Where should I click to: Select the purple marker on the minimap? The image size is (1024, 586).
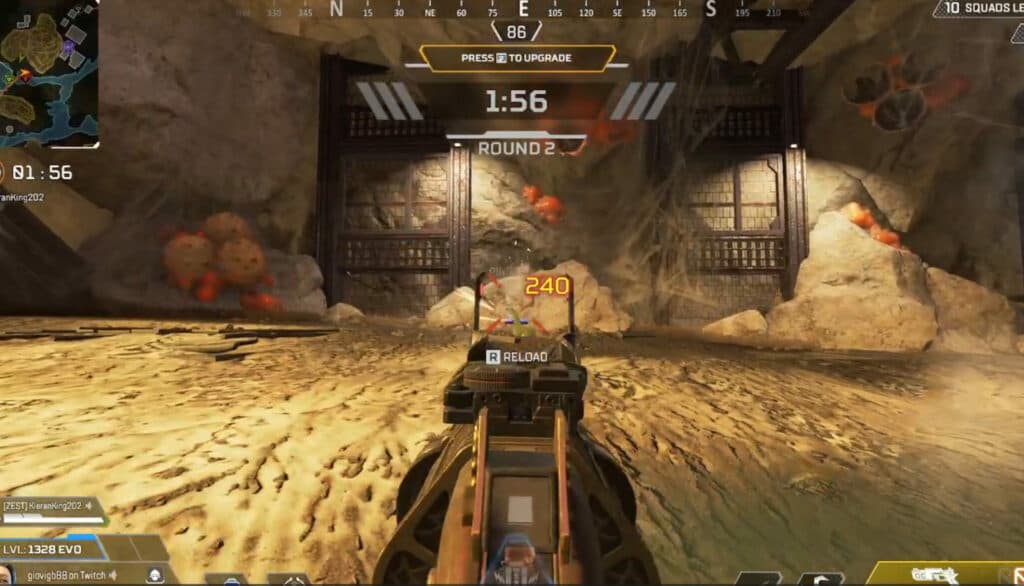pos(68,47)
